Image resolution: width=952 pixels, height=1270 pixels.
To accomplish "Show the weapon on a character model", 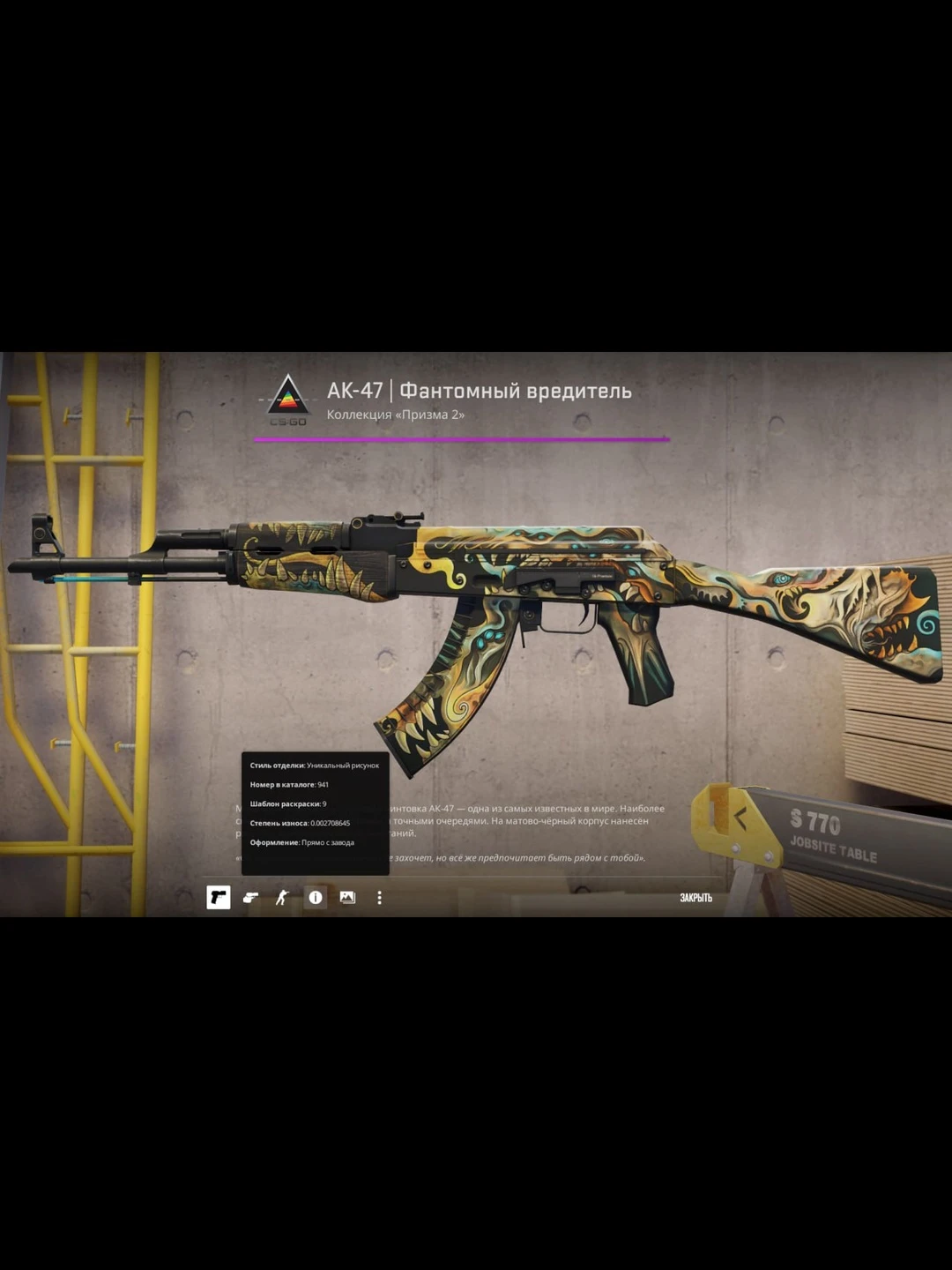I will [x=282, y=898].
